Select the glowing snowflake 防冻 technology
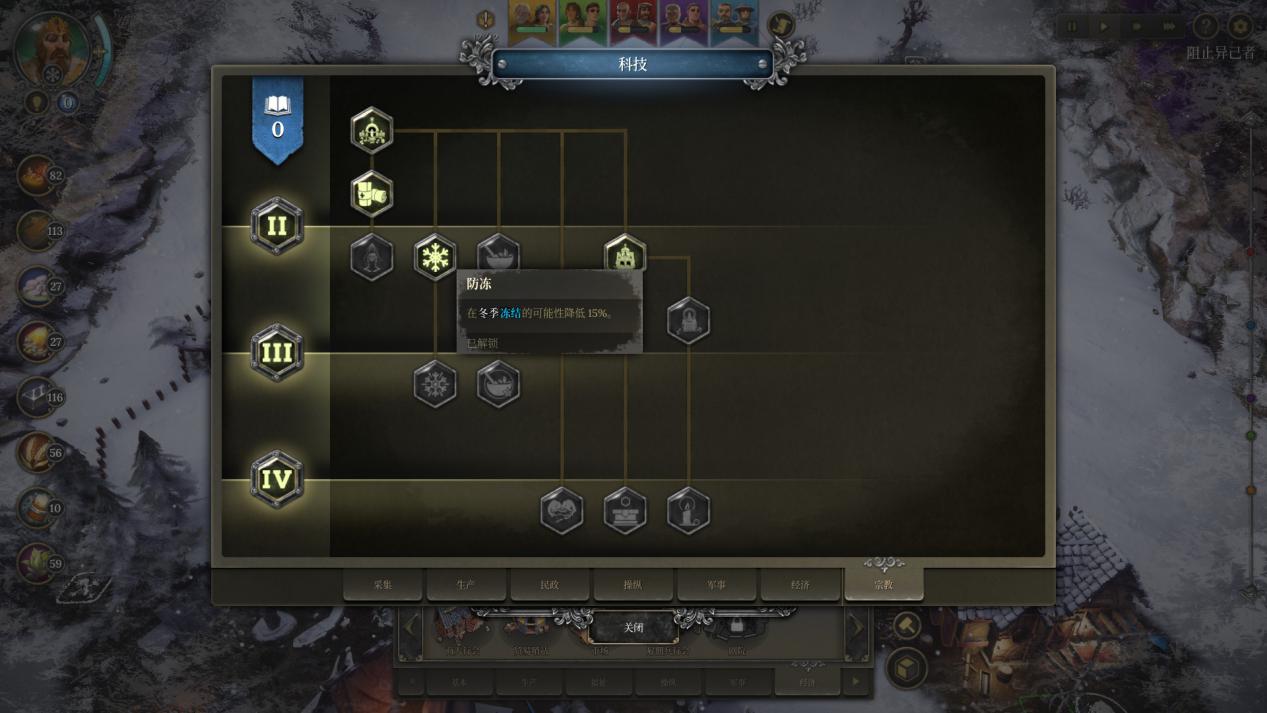 pos(435,257)
